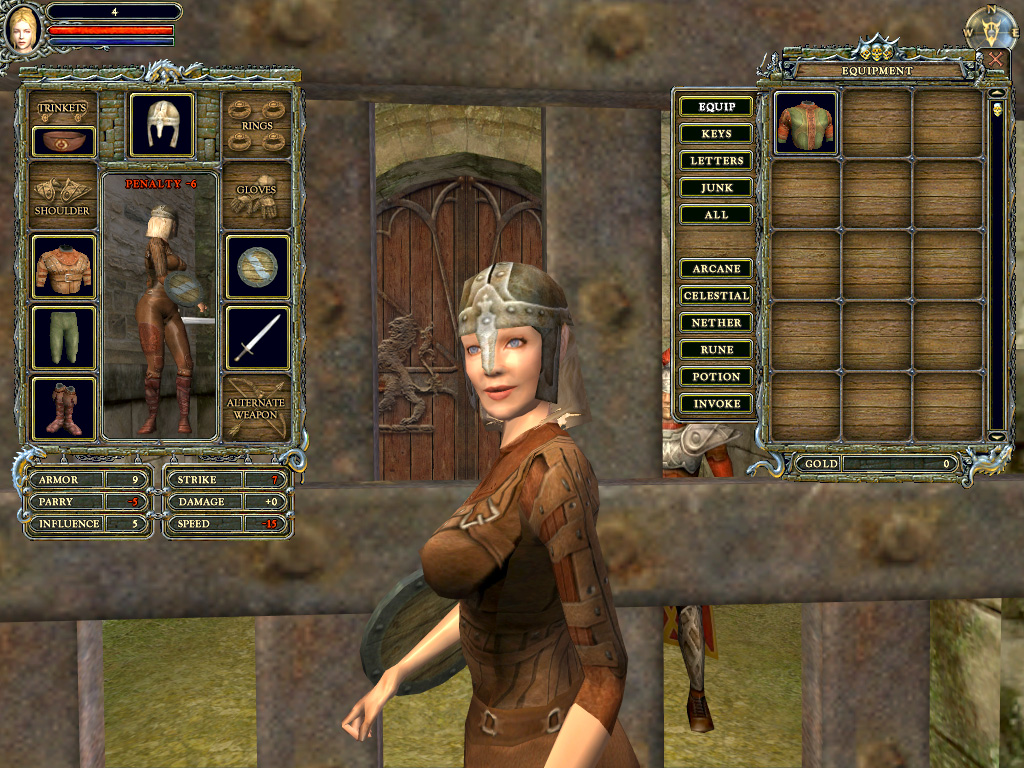
Task: Show the RUNE category
Action: 716,350
